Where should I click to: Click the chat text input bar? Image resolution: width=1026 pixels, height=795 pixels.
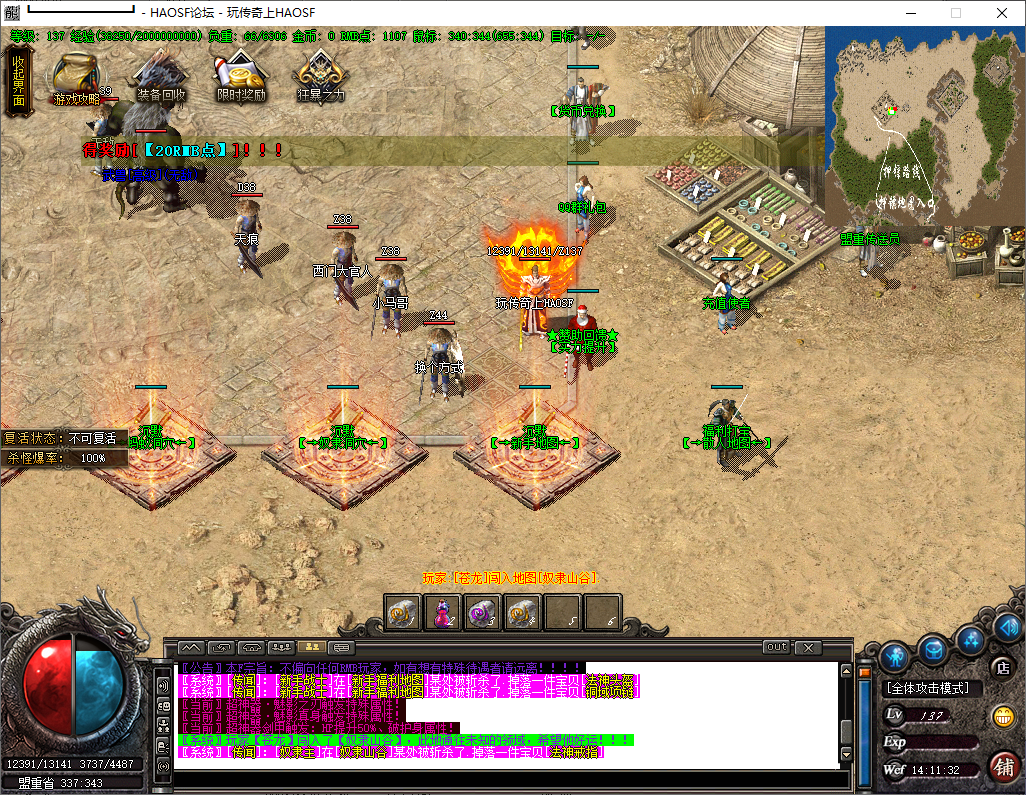click(x=505, y=780)
